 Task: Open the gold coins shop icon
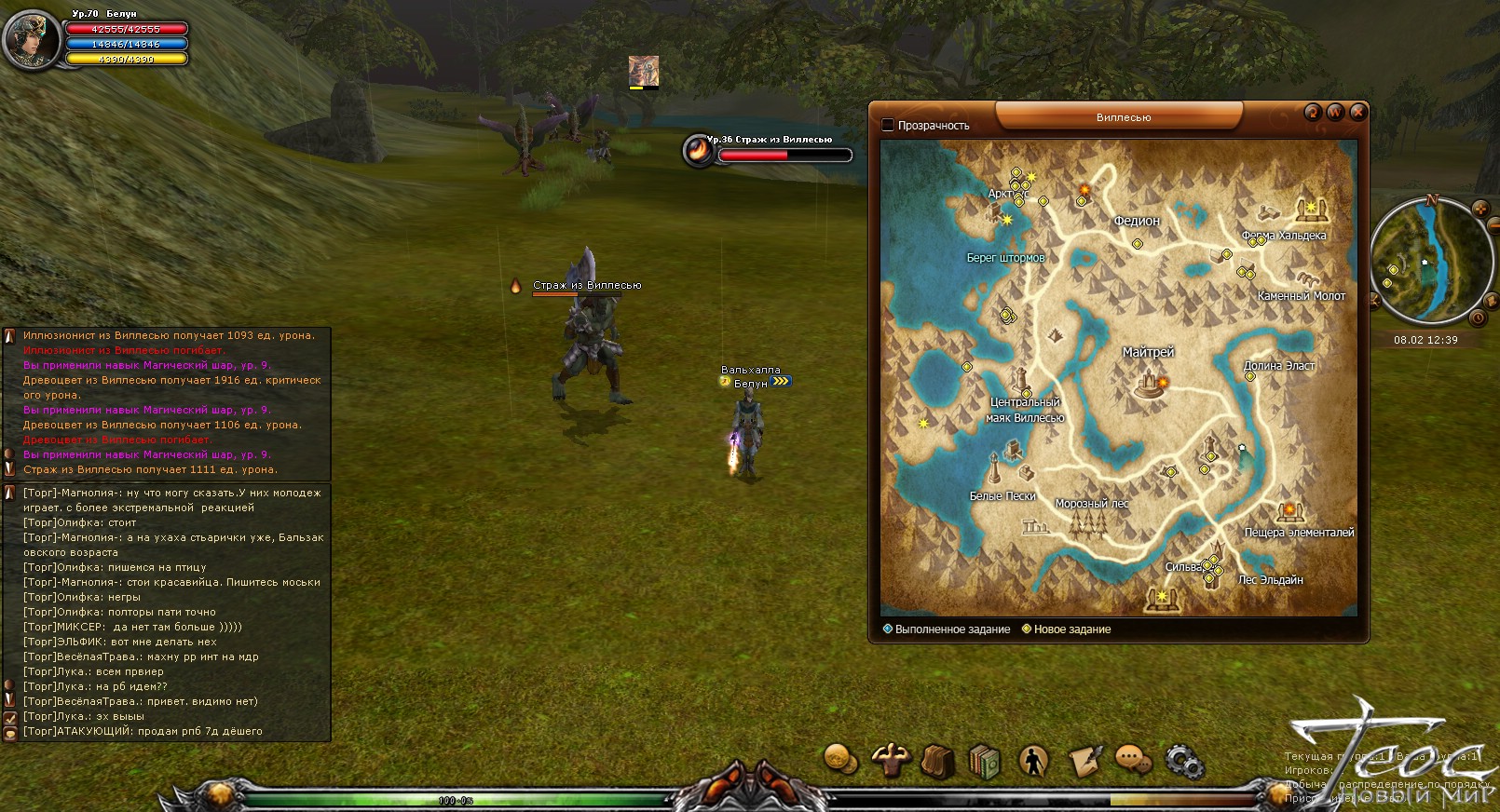[x=841, y=759]
